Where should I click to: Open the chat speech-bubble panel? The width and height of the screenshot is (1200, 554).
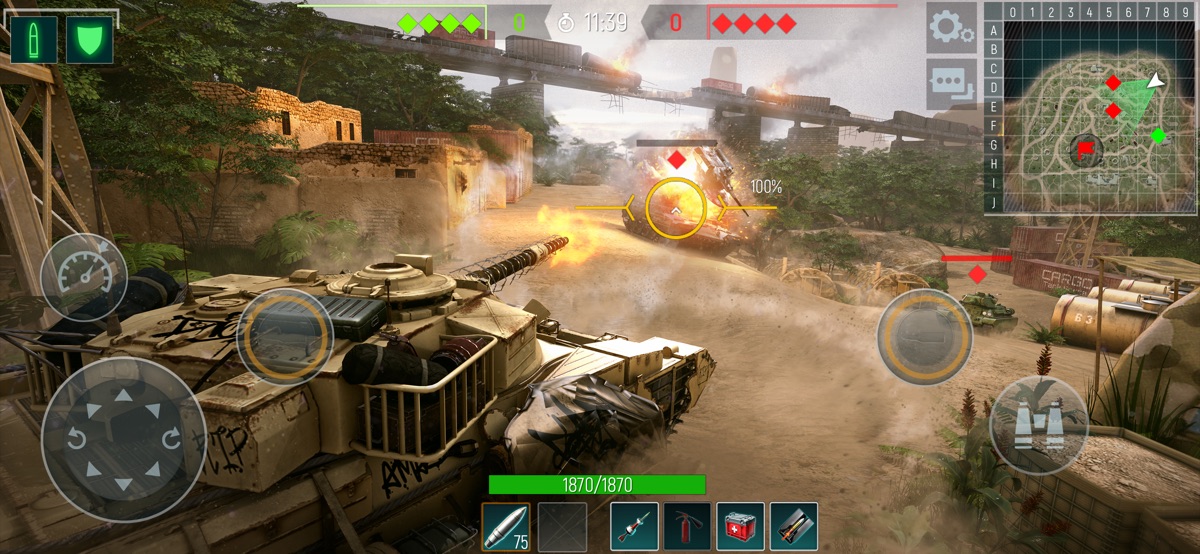pos(950,83)
